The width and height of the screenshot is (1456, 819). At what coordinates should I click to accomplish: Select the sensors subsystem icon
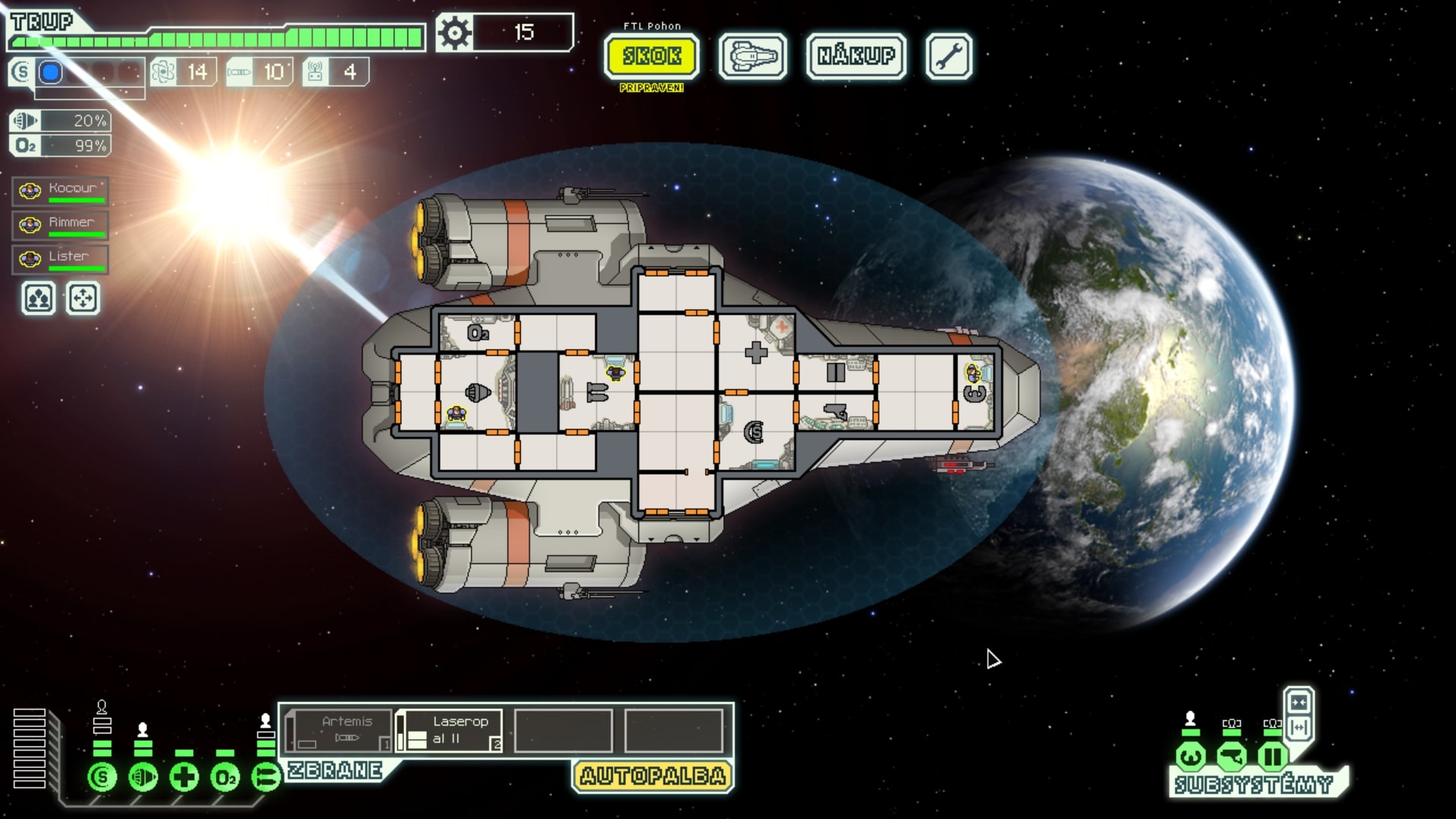[x=1233, y=755]
